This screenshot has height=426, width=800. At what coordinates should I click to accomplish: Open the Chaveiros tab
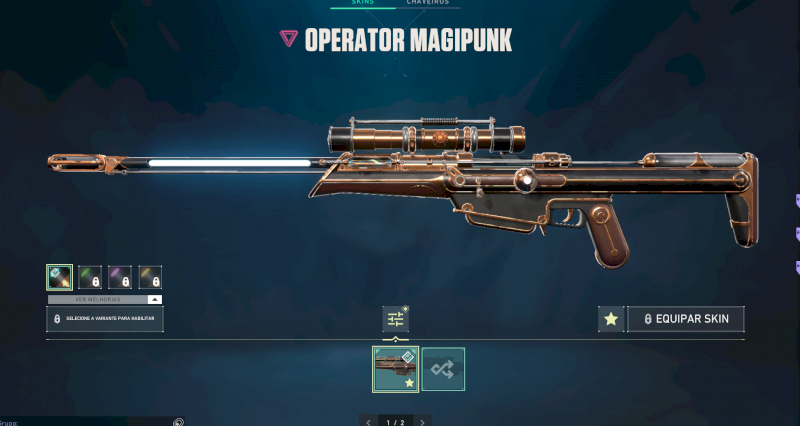click(427, 3)
